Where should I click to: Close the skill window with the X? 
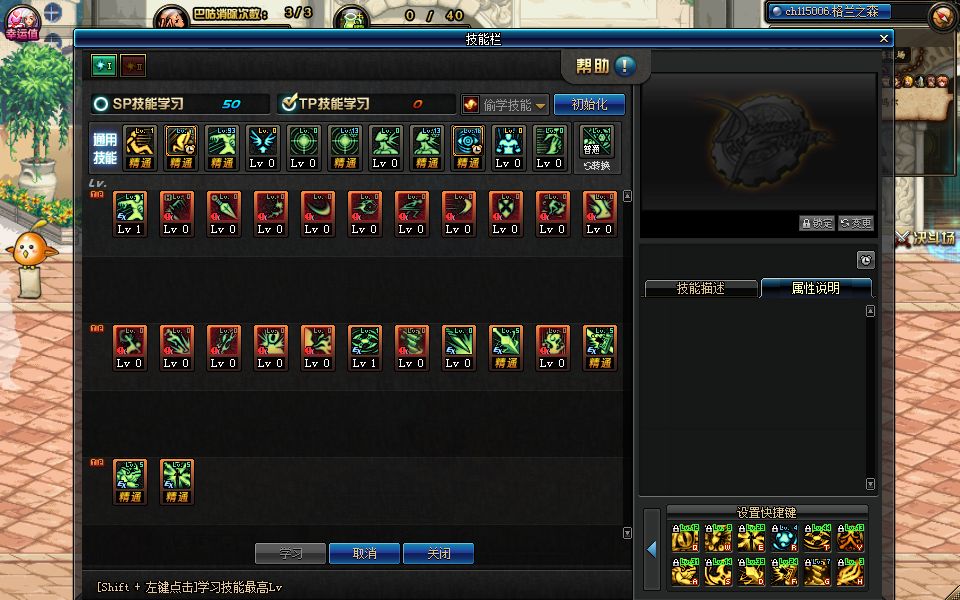884,38
